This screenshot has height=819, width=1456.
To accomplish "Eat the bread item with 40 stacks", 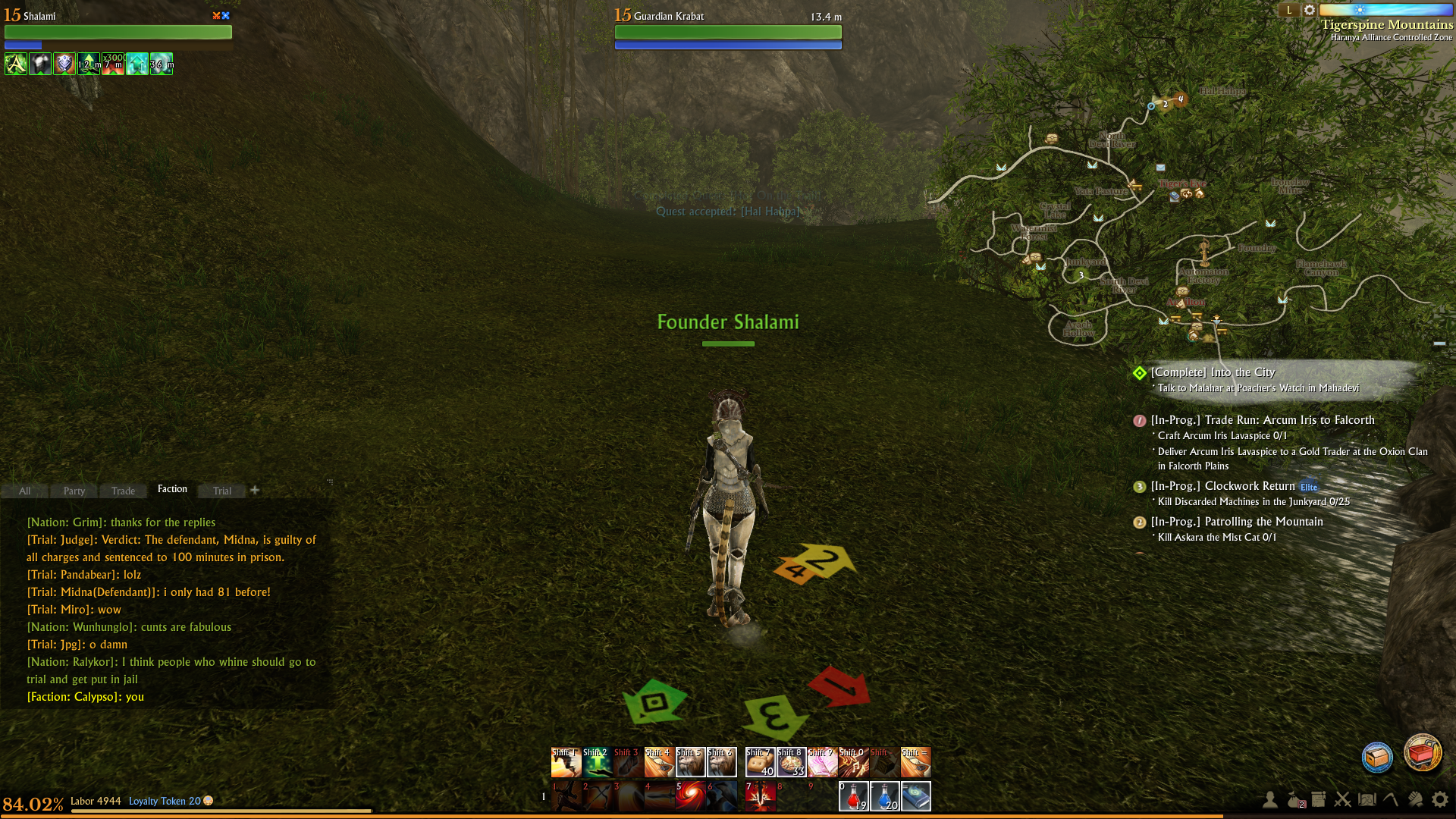I will tap(760, 762).
